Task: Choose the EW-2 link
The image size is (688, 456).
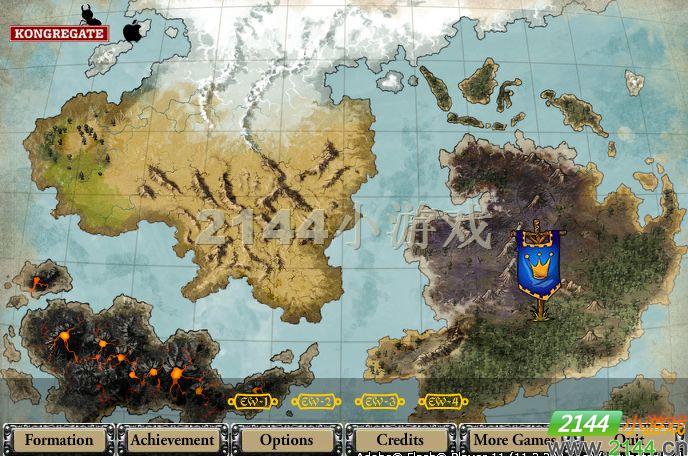Action: click(314, 402)
